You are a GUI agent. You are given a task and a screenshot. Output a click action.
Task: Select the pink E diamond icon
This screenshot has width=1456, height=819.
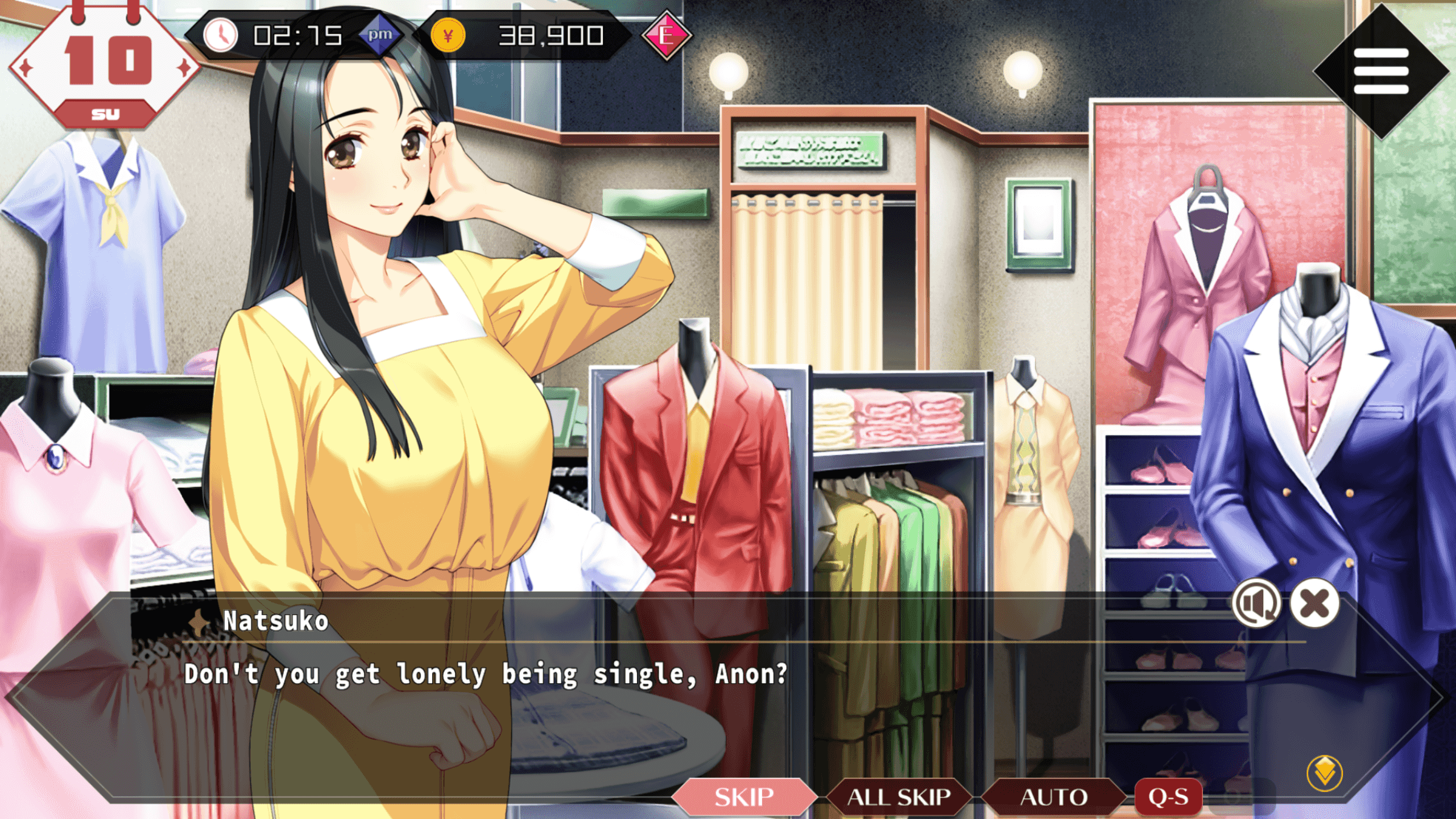[667, 36]
